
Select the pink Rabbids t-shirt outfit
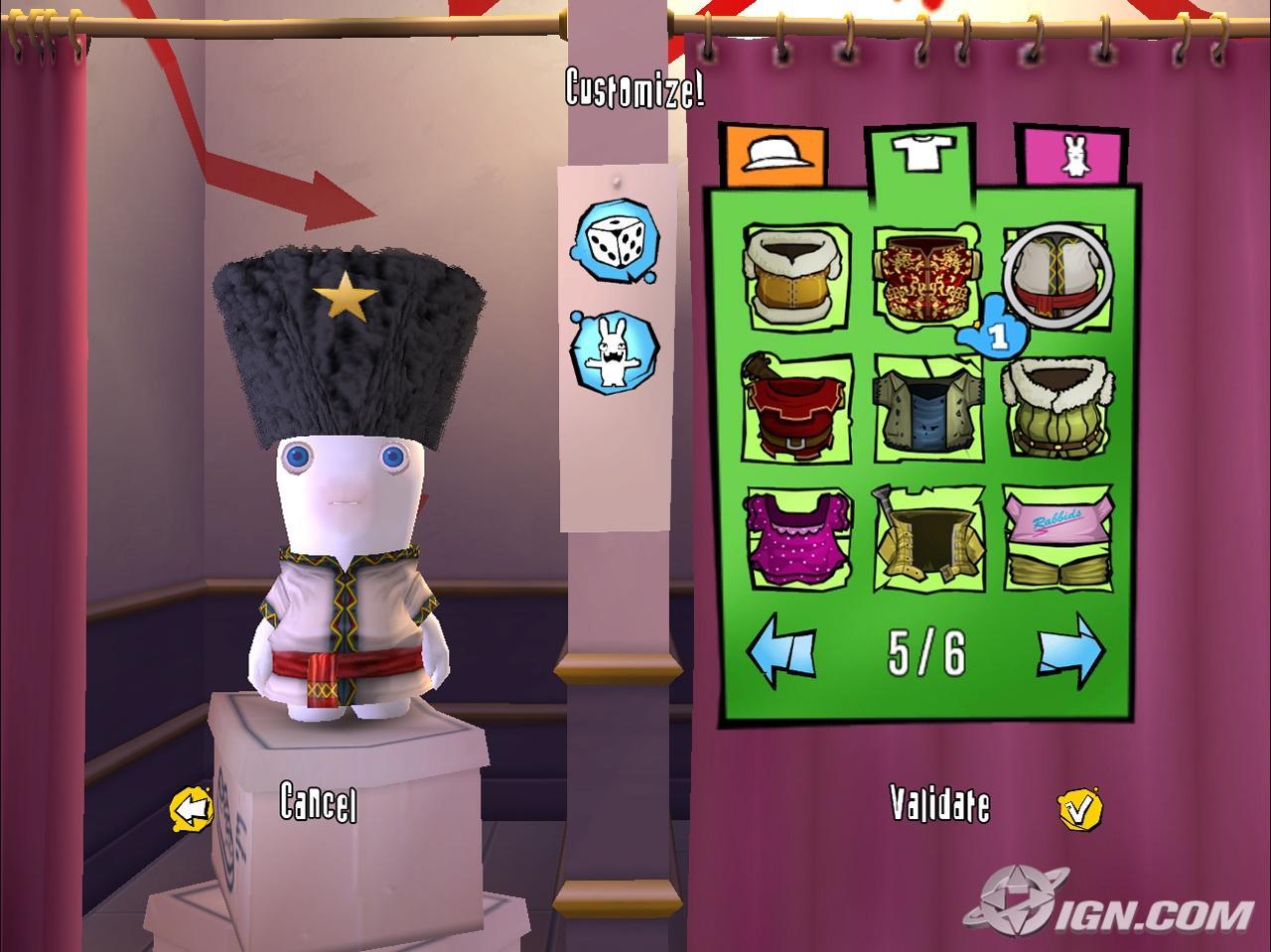[1057, 537]
